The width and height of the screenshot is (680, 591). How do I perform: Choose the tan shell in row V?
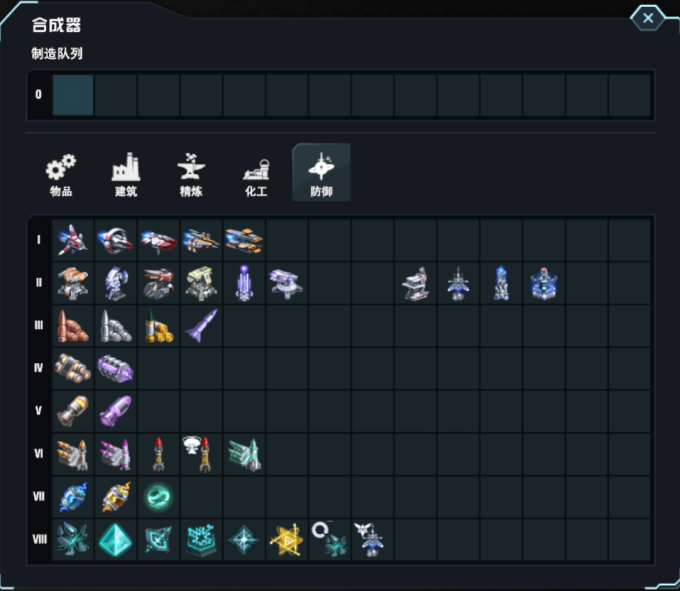73,411
